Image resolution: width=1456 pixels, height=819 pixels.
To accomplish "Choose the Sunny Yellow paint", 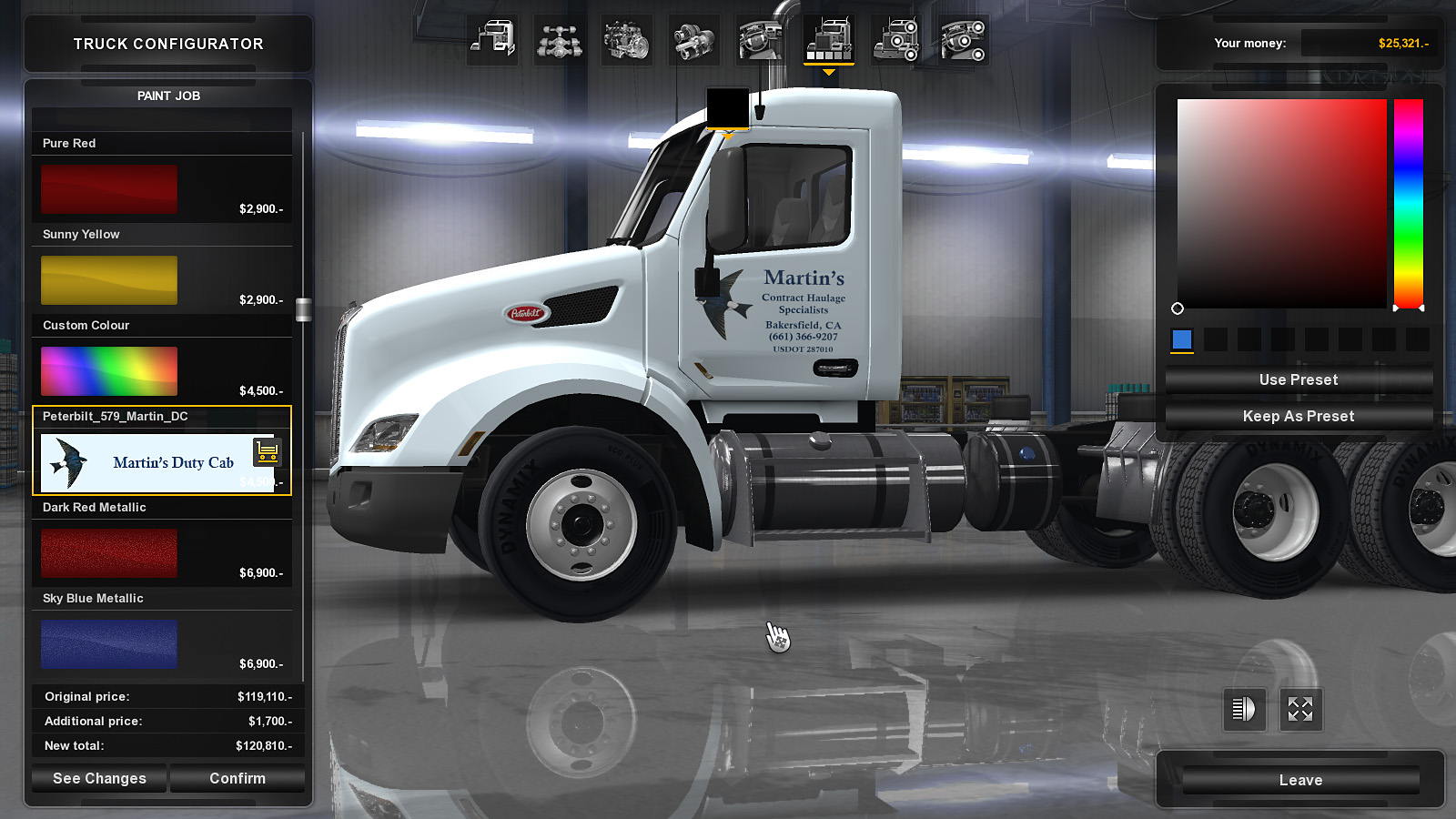I will (x=109, y=279).
